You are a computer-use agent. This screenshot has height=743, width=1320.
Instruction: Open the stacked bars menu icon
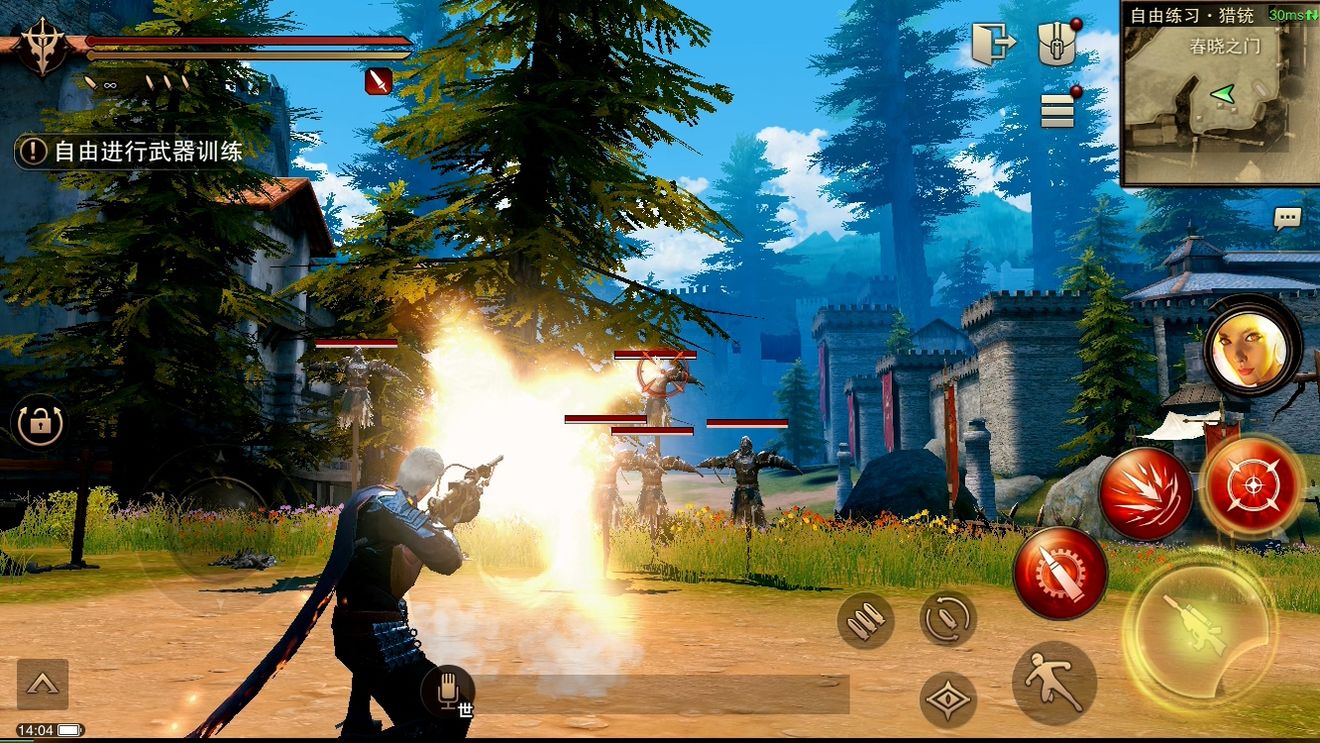coord(1057,110)
